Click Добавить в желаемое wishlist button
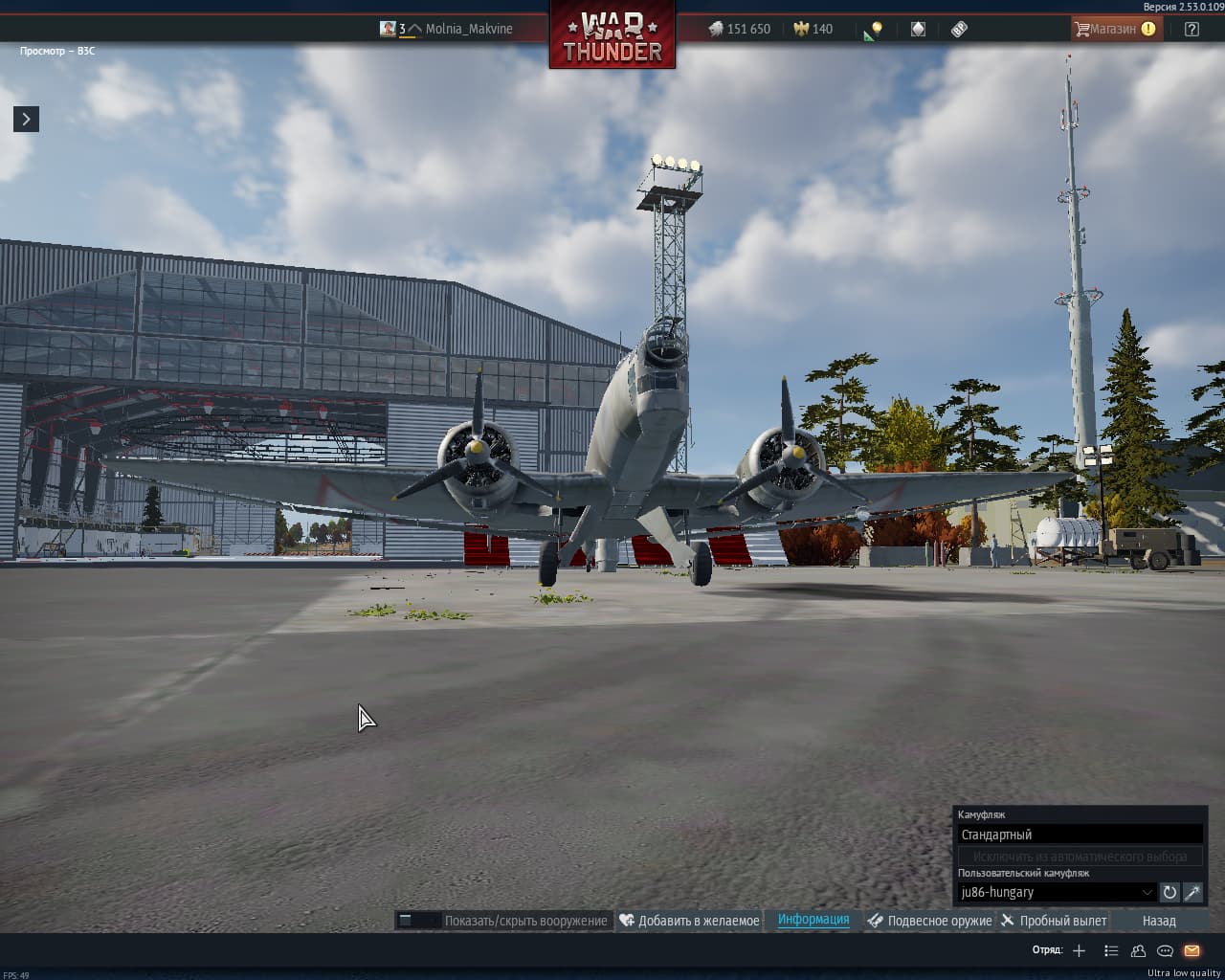Viewport: 1225px width, 980px height. tap(689, 921)
